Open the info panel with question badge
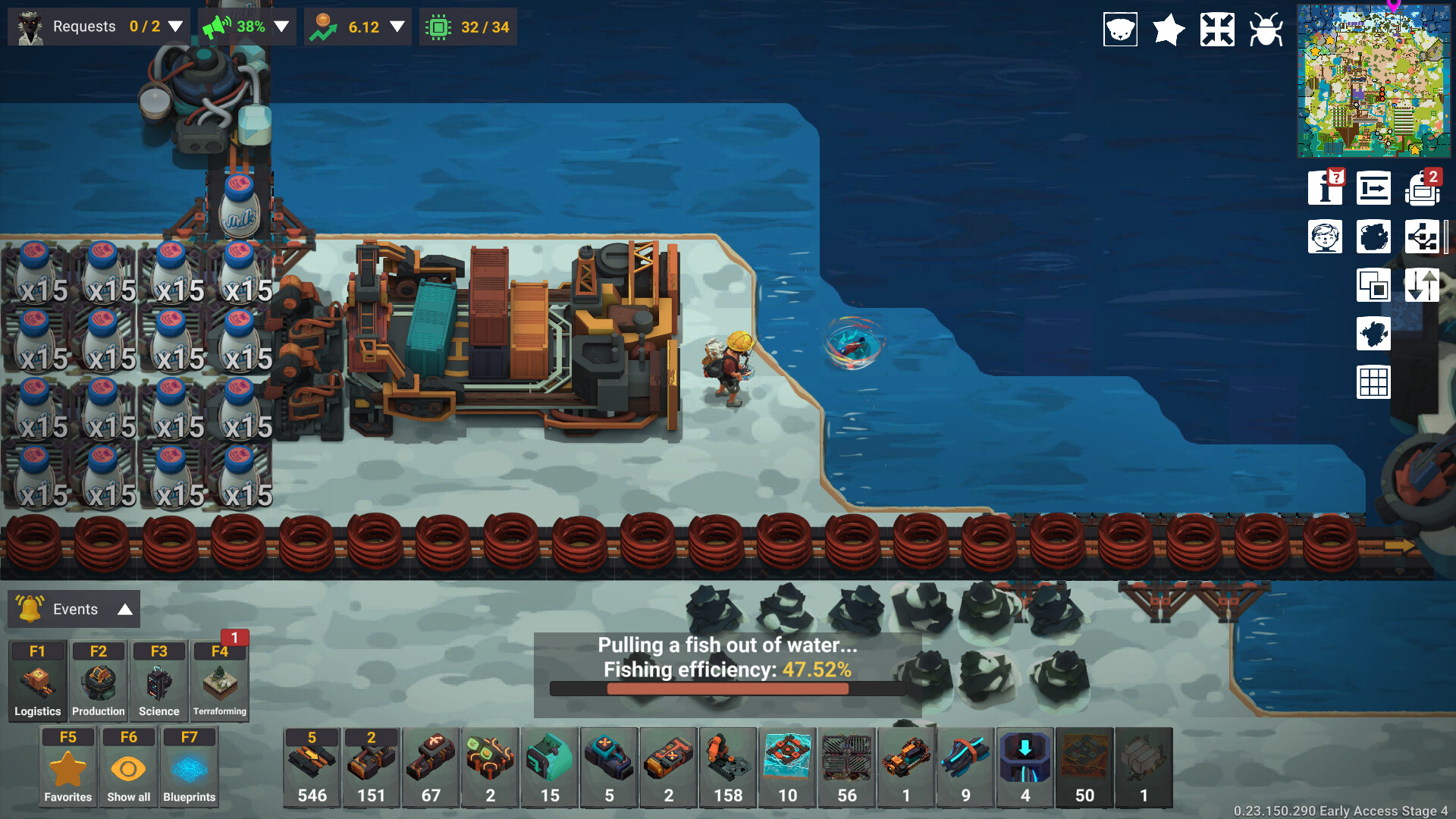Viewport: 1456px width, 819px height. pos(1326,188)
